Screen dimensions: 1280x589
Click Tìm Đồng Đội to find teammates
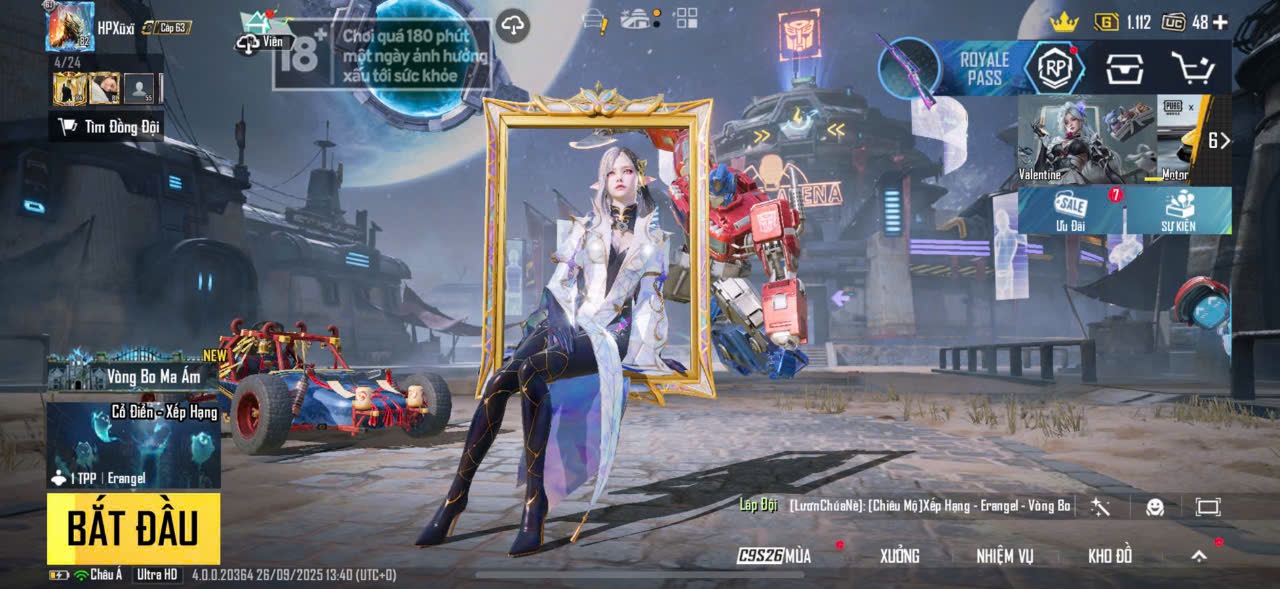(107, 127)
